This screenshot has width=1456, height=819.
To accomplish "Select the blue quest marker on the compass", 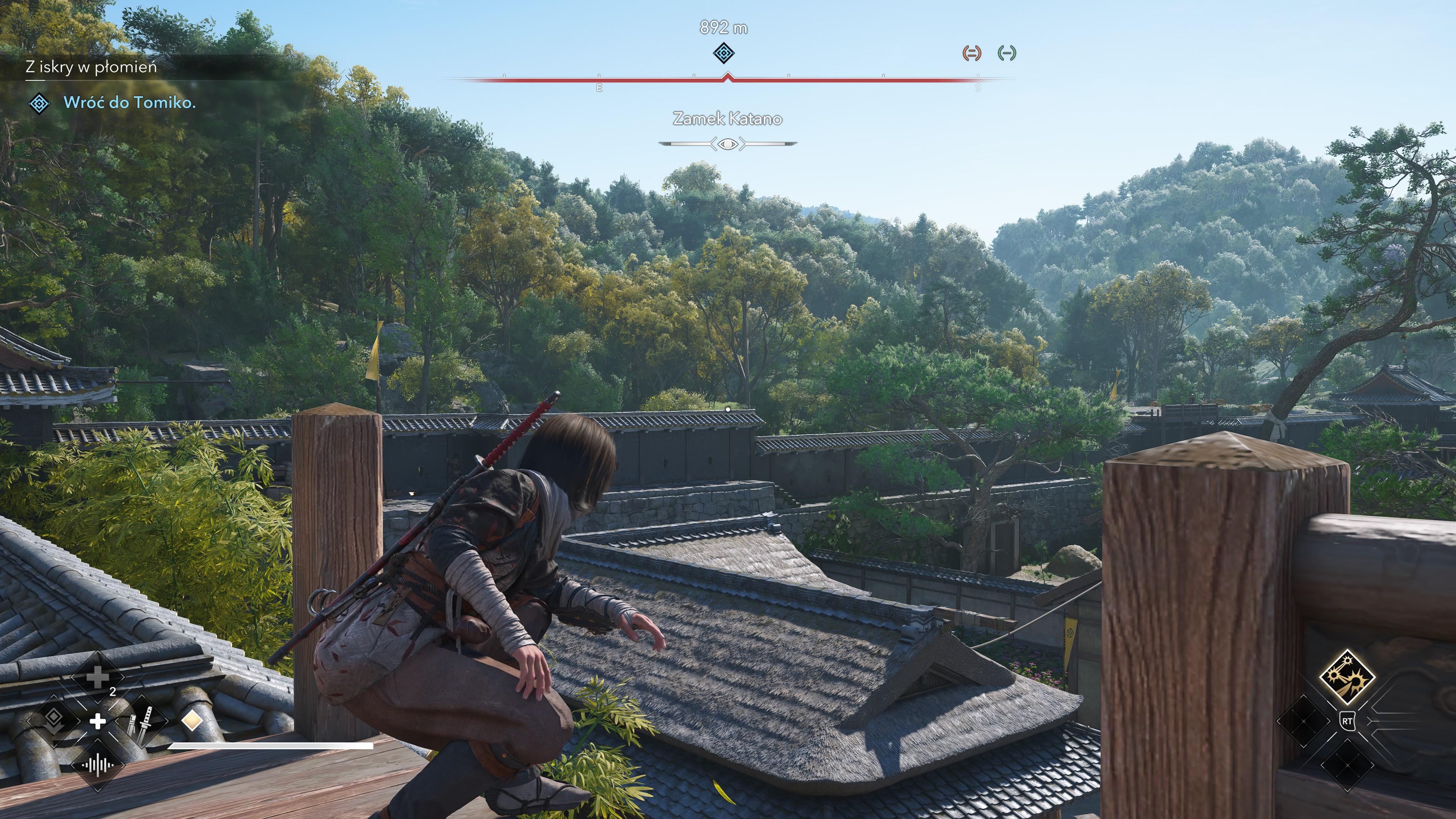I will coord(723,54).
